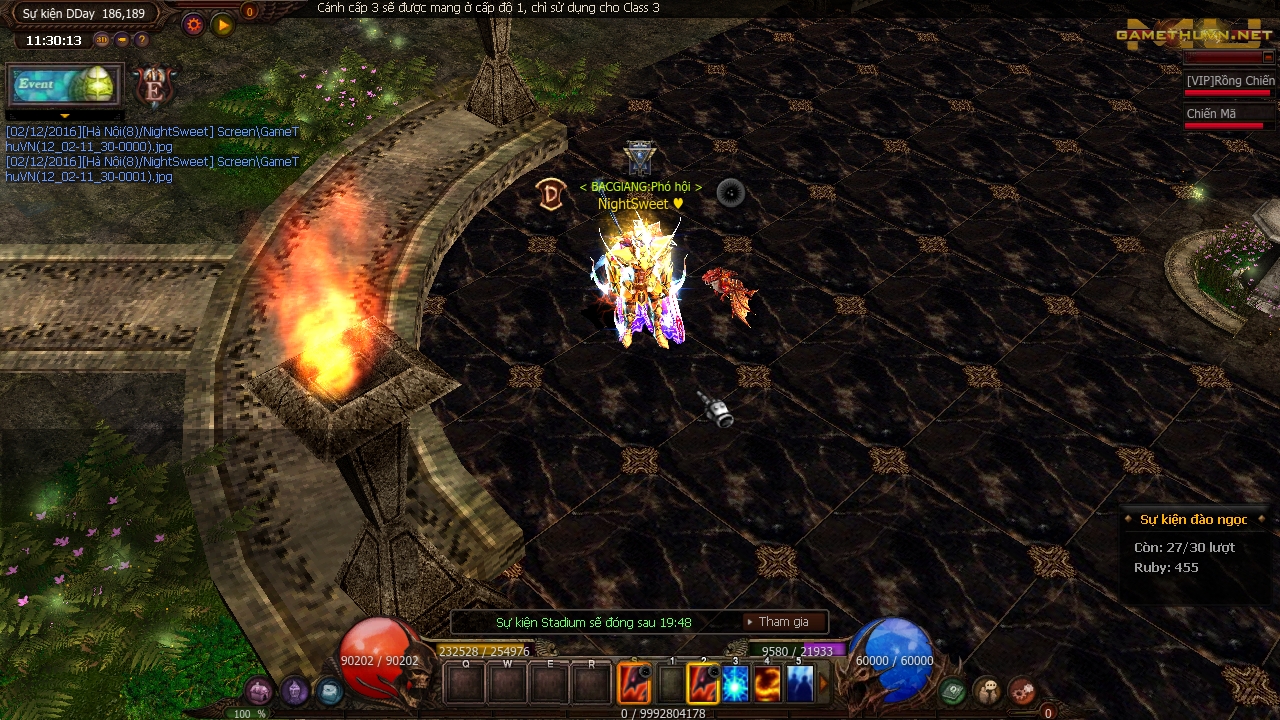Activate the fire orb skill in slot 4
The image size is (1280, 720).
(x=767, y=684)
